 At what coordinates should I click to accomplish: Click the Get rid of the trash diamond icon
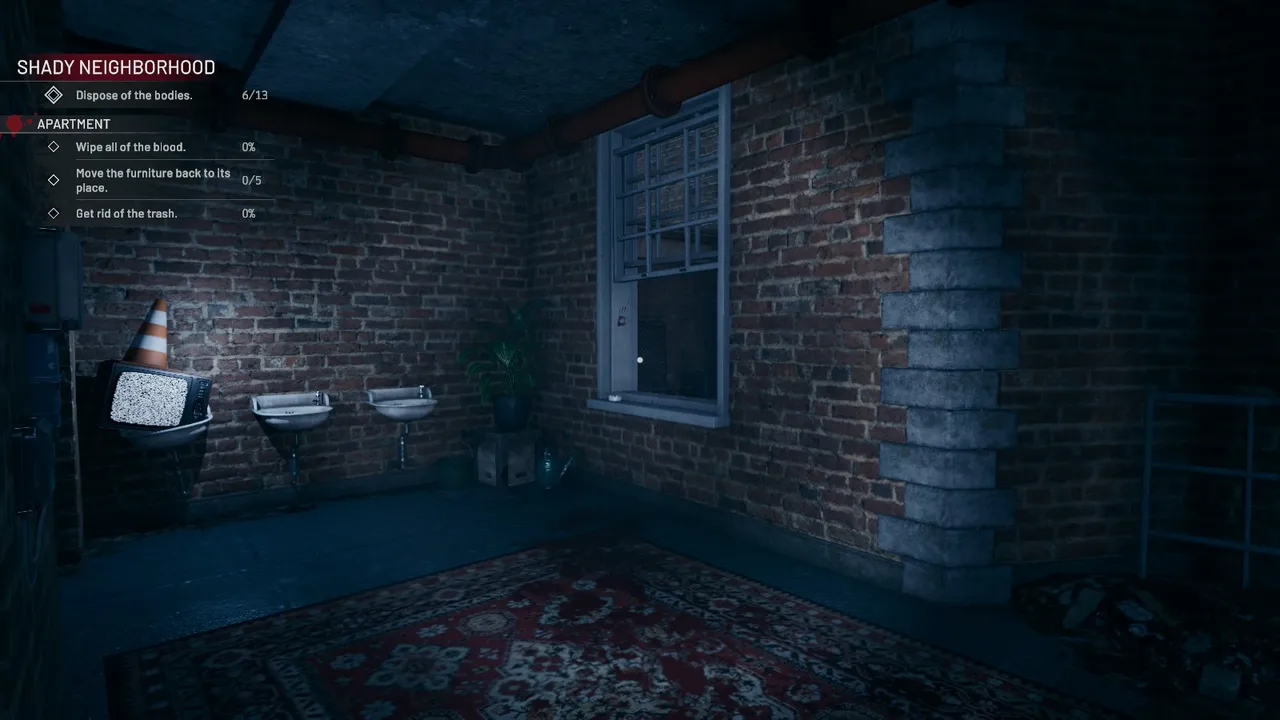(x=54, y=213)
